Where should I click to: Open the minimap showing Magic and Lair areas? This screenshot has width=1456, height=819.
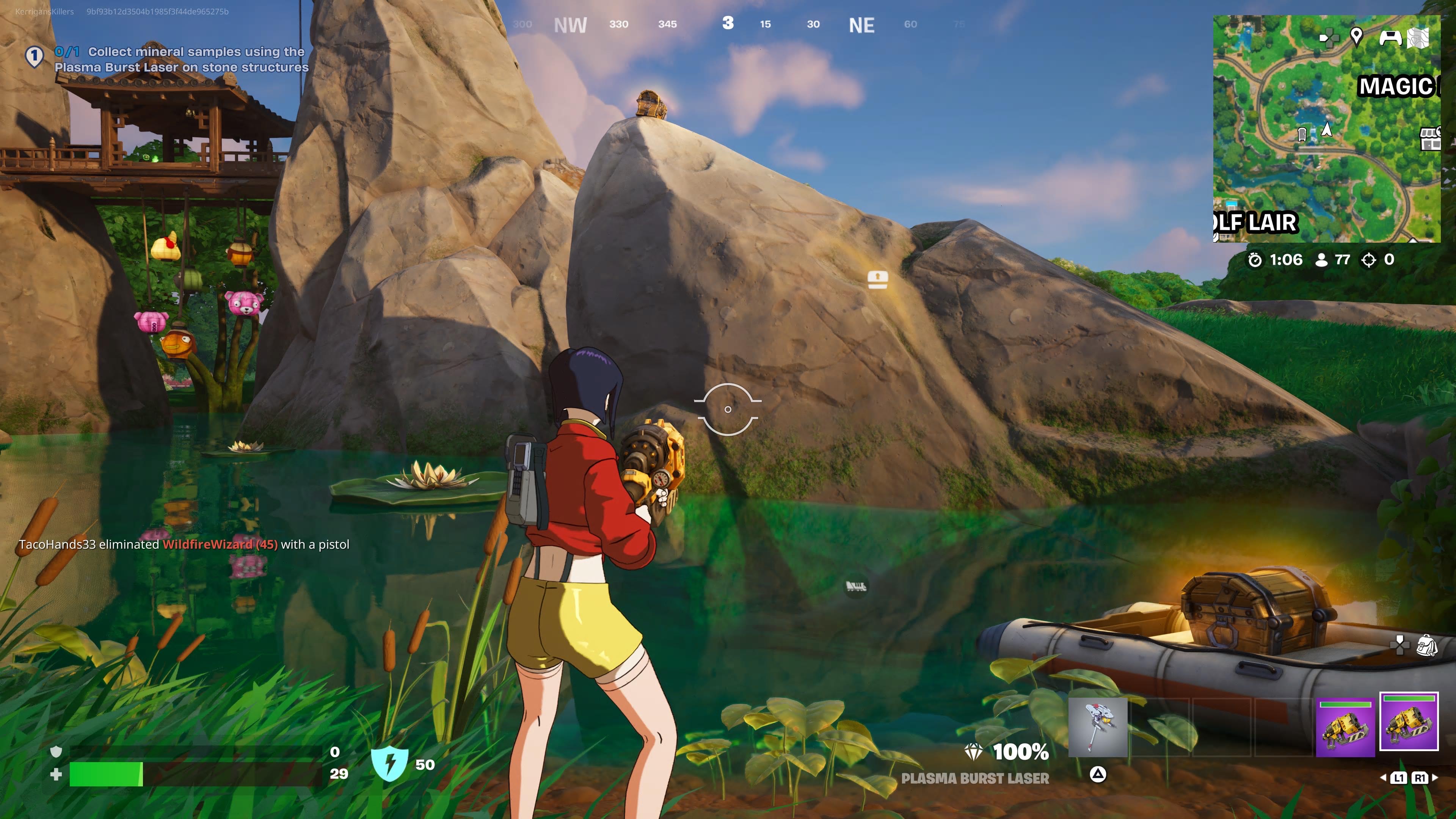point(1326,129)
